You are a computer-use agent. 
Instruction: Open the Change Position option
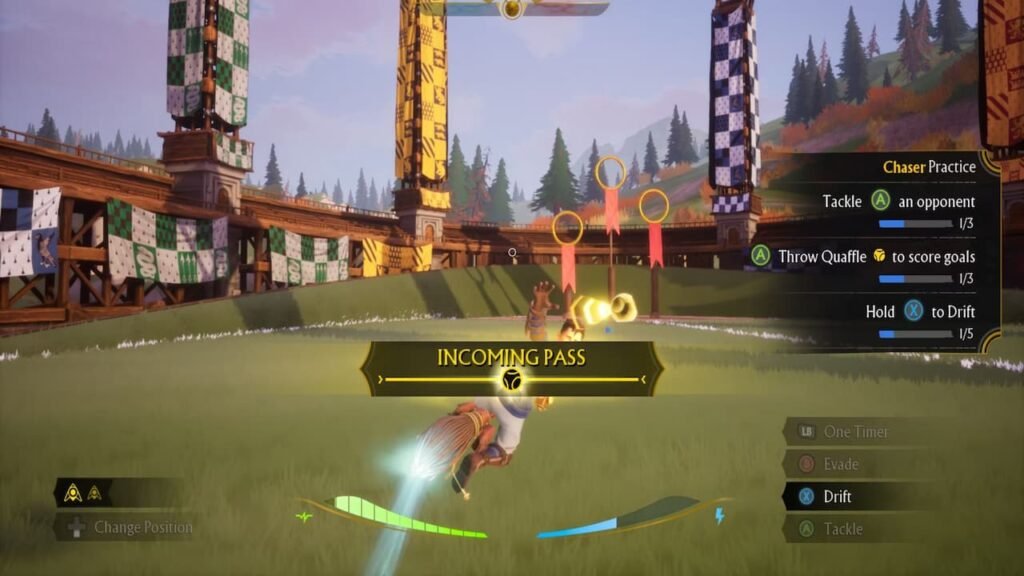point(142,527)
